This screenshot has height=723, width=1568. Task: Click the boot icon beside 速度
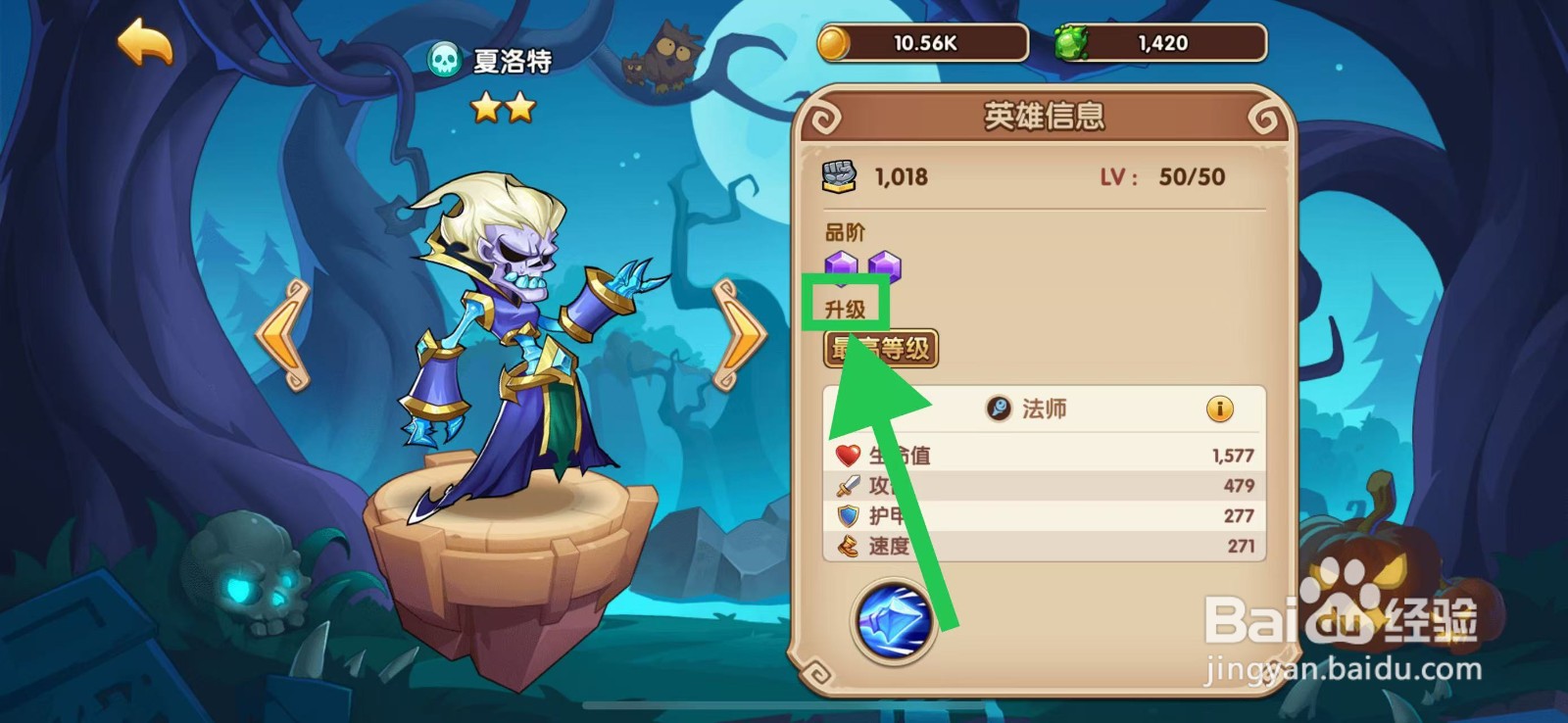[x=848, y=545]
